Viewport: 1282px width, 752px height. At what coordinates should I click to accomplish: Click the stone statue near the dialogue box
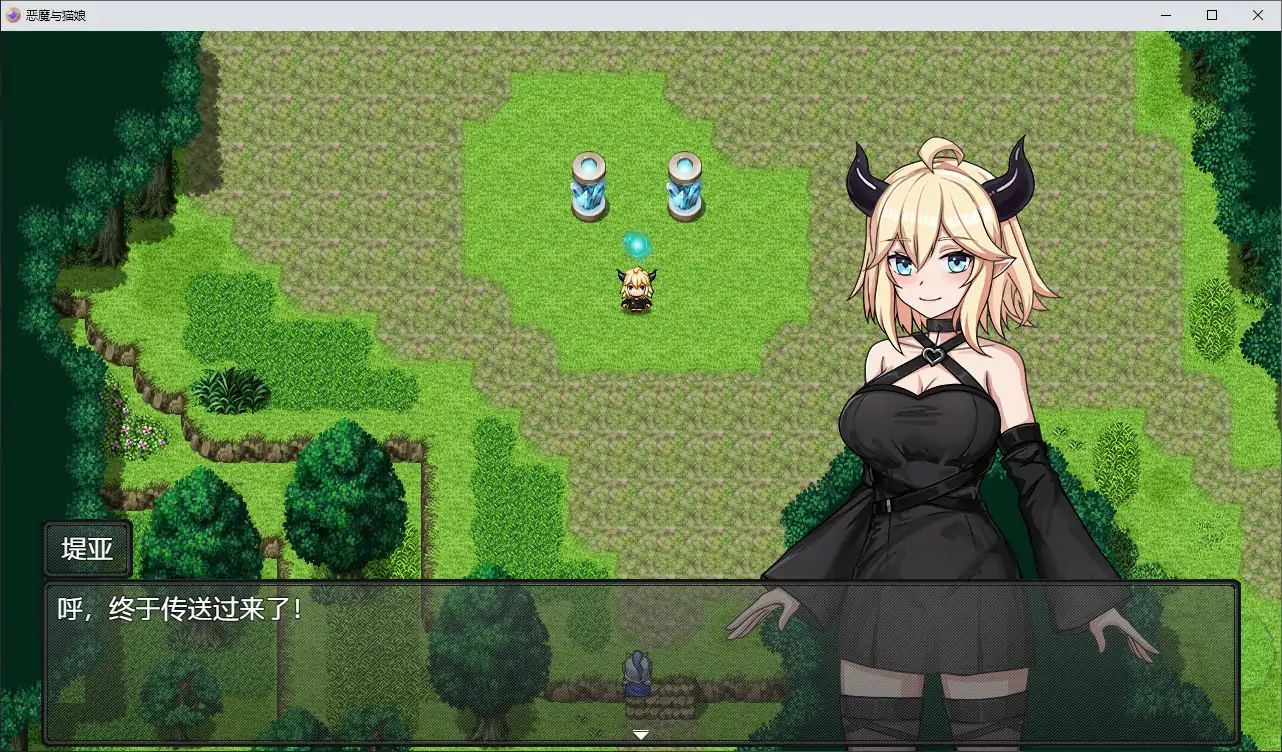click(638, 668)
